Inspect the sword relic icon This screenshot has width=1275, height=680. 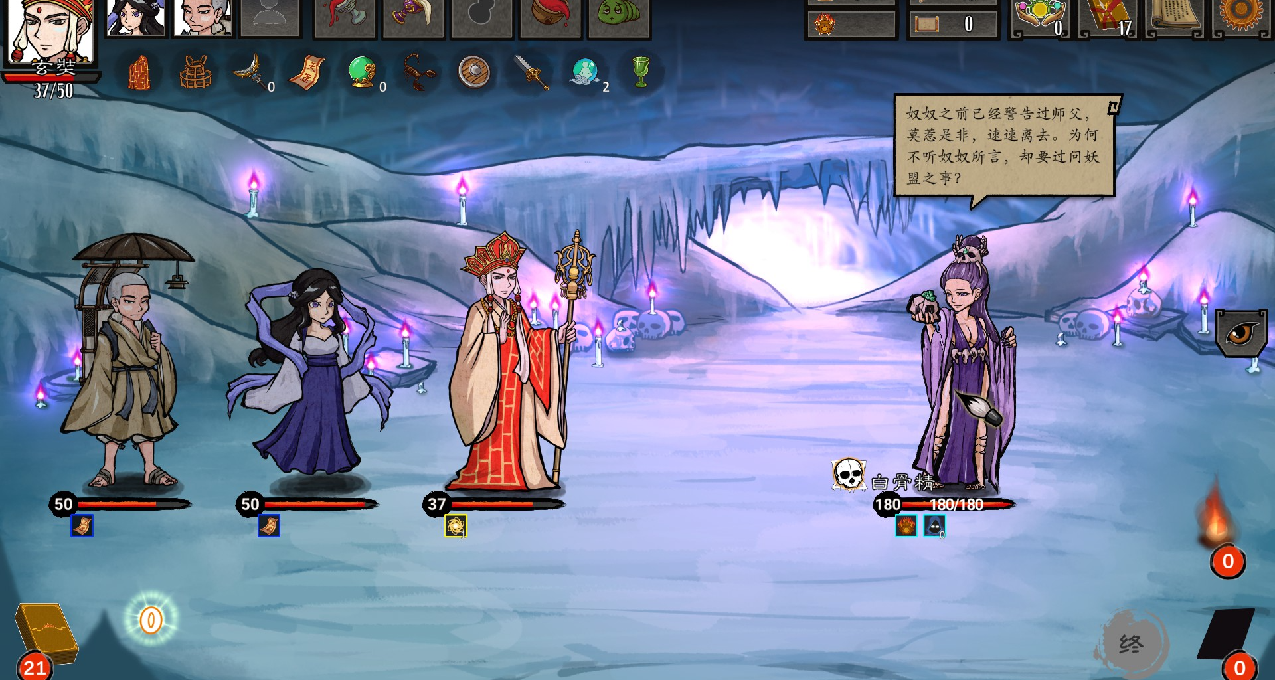530,72
